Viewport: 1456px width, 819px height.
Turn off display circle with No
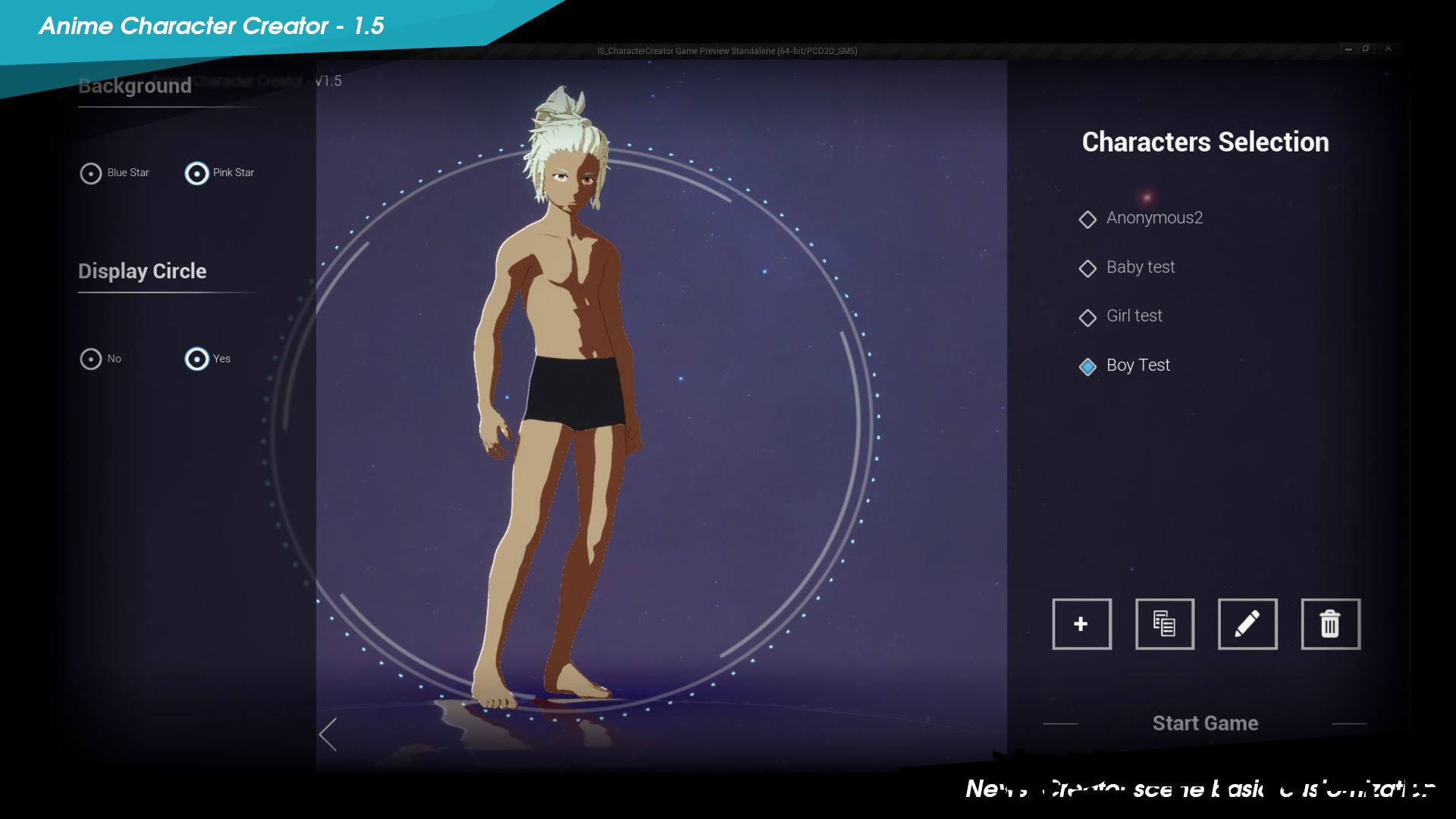91,359
